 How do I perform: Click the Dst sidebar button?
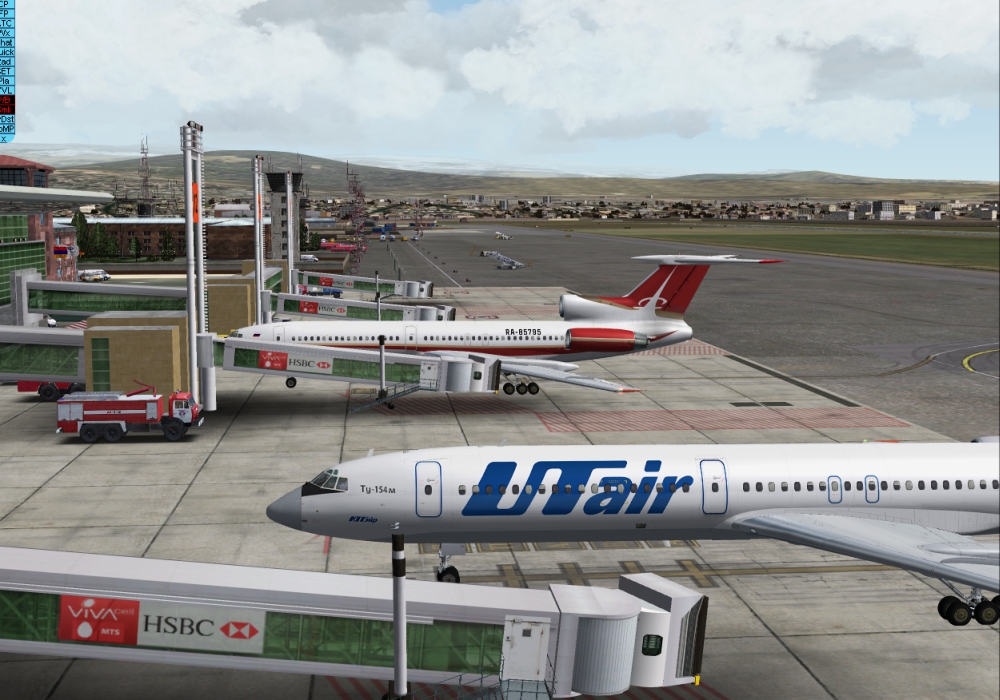coord(7,119)
